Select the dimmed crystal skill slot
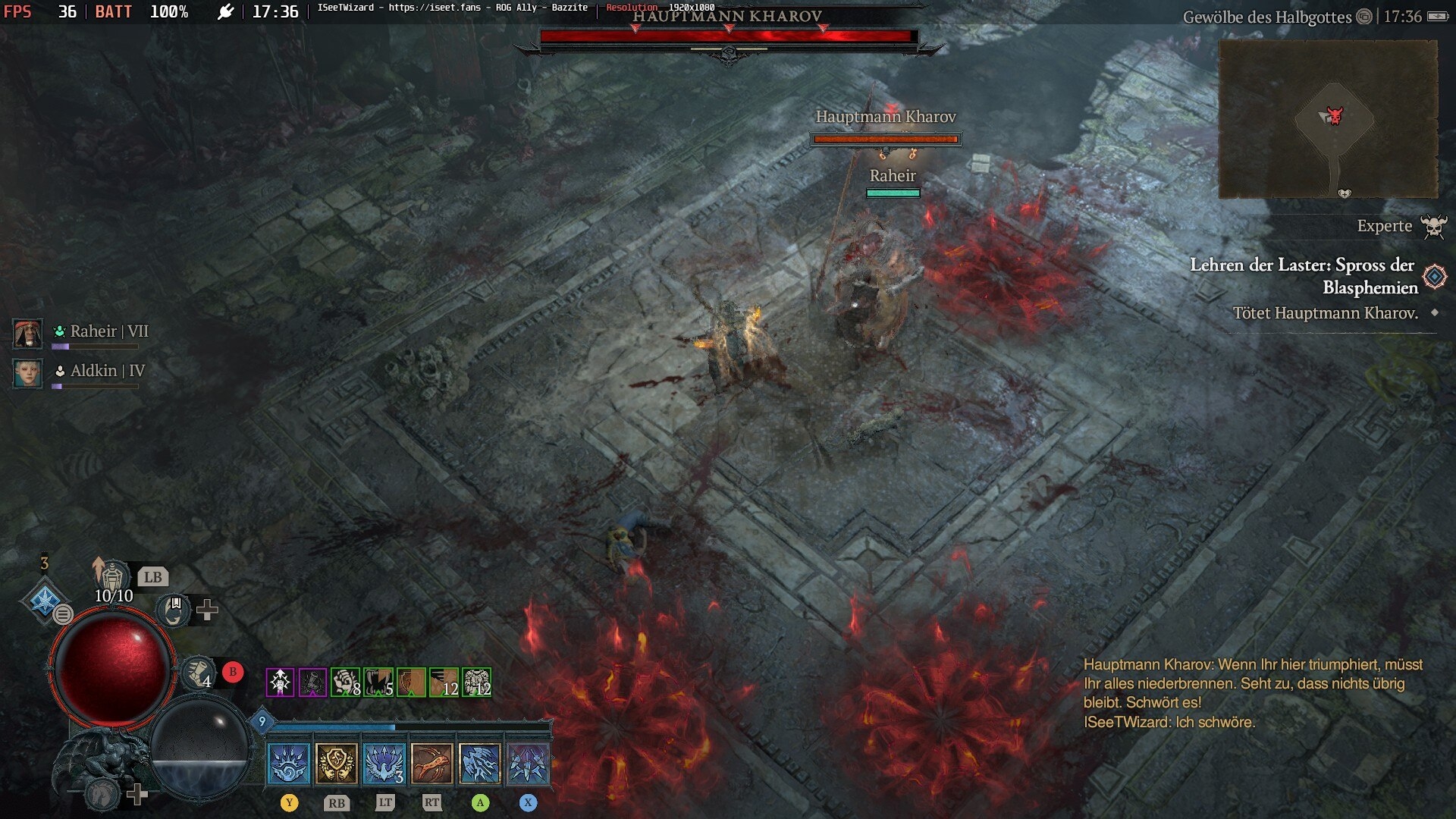 click(528, 762)
